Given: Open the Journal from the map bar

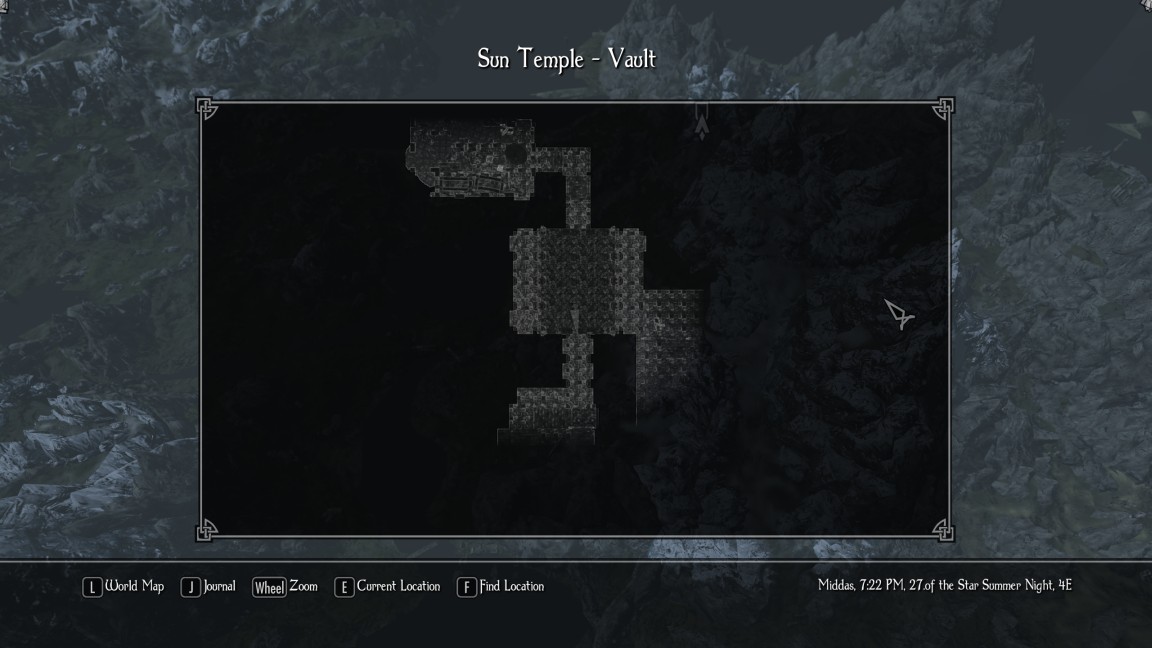Looking at the screenshot, I should click(209, 587).
